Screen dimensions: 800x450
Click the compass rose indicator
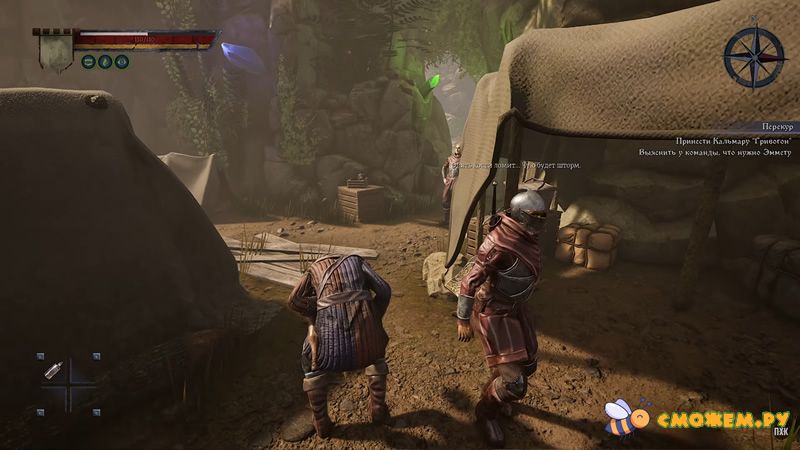tap(755, 57)
